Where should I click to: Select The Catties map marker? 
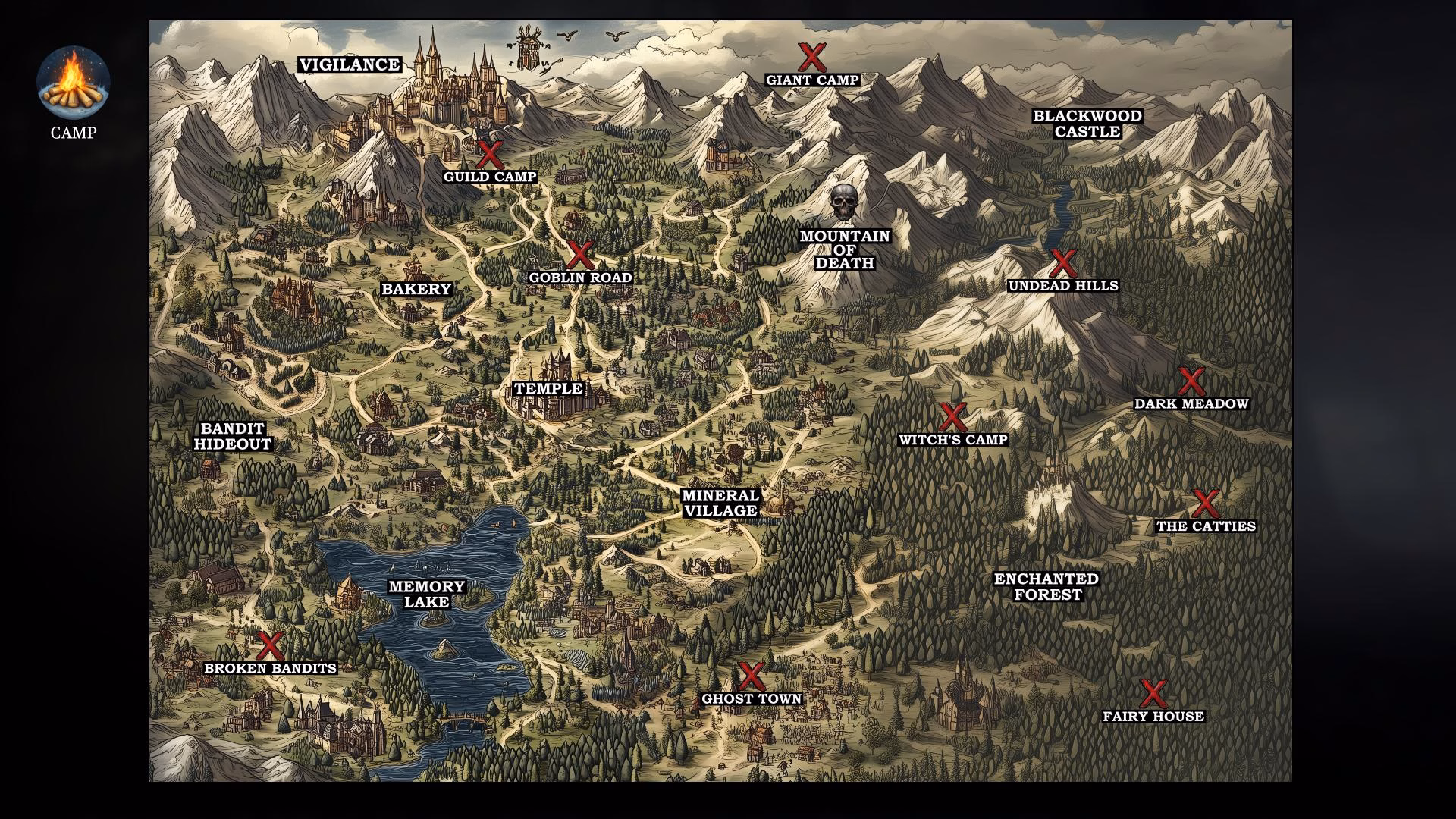[x=1205, y=504]
